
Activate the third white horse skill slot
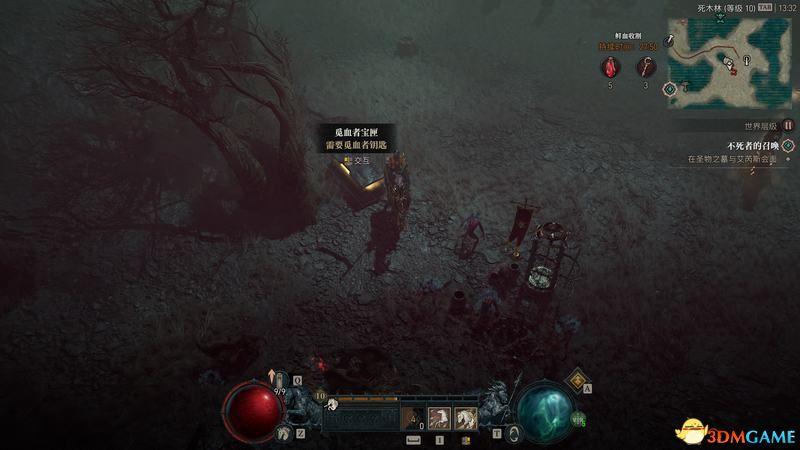[465, 418]
